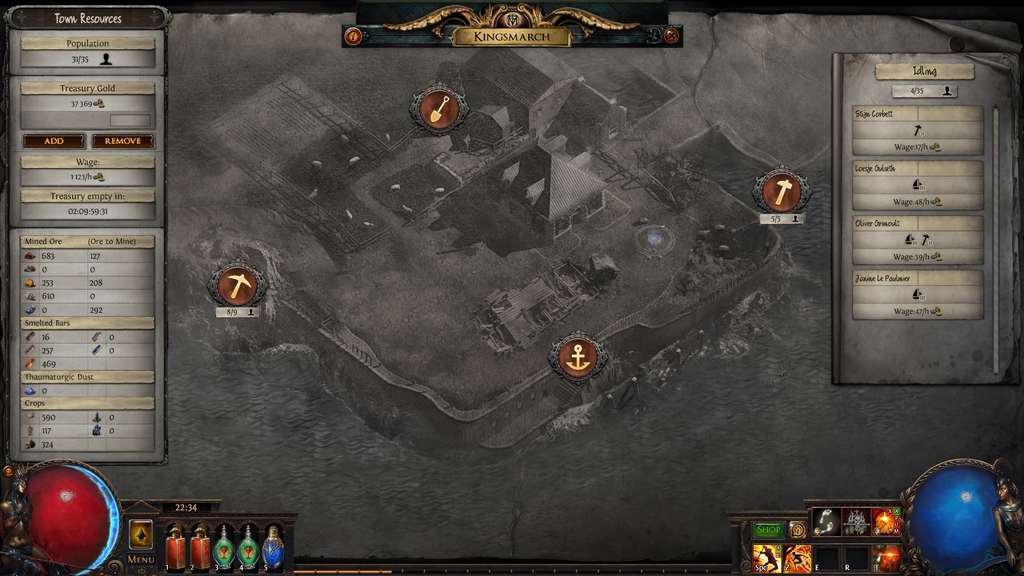This screenshot has height=576, width=1024.
Task: Select the farming shovel building marker
Action: pyautogui.click(x=438, y=108)
